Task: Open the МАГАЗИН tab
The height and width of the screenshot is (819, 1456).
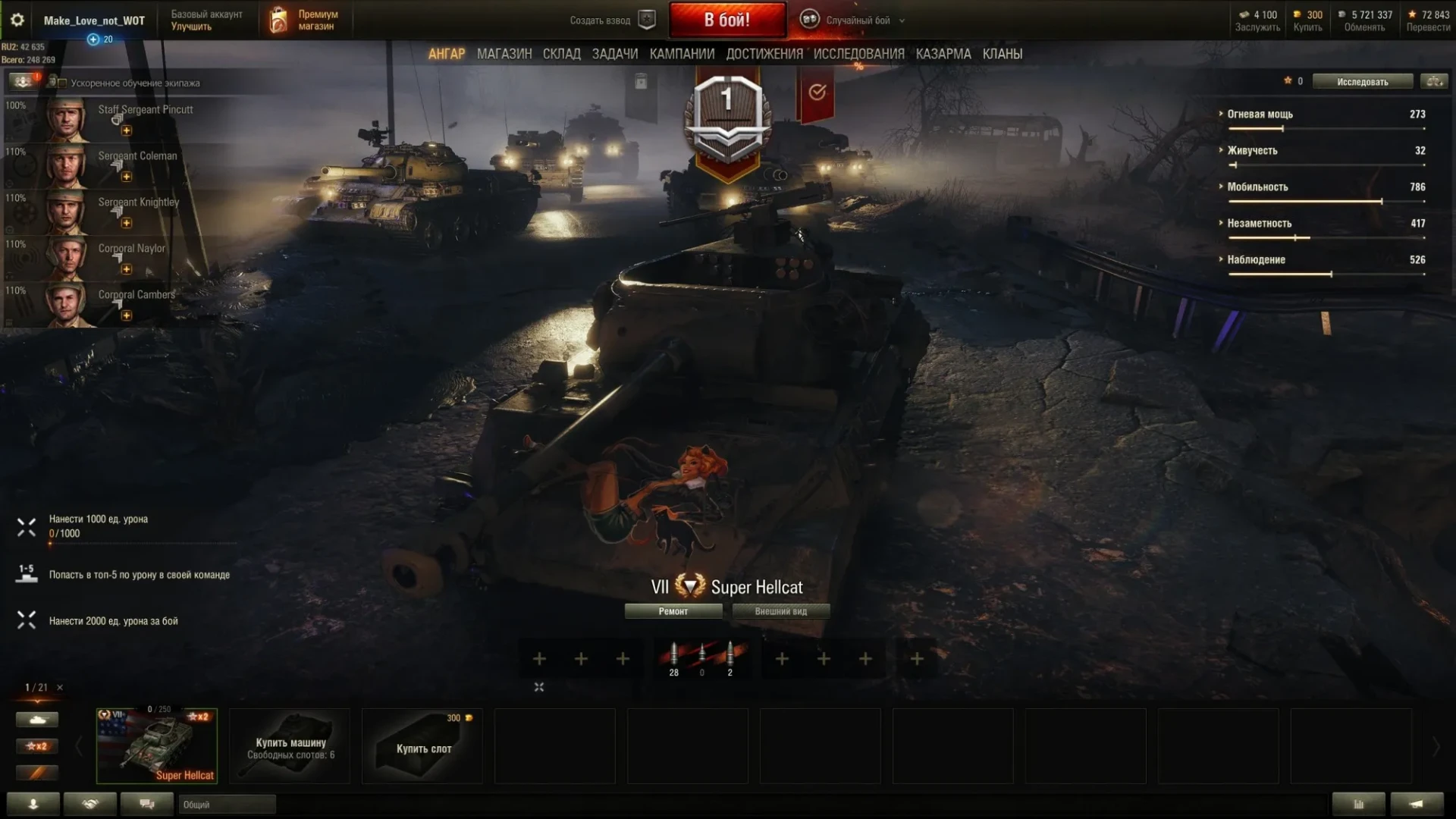Action: pyautogui.click(x=504, y=54)
